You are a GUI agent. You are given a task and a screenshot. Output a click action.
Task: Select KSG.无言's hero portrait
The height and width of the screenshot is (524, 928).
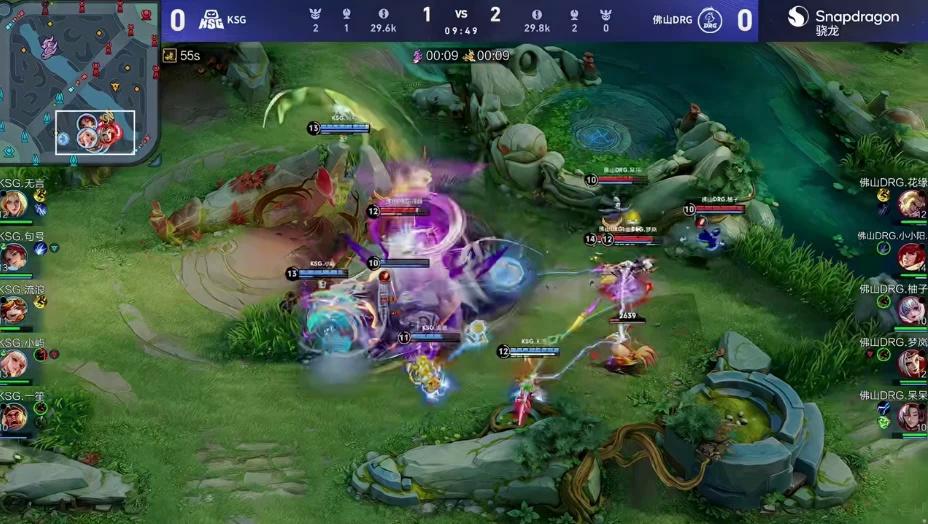point(13,204)
